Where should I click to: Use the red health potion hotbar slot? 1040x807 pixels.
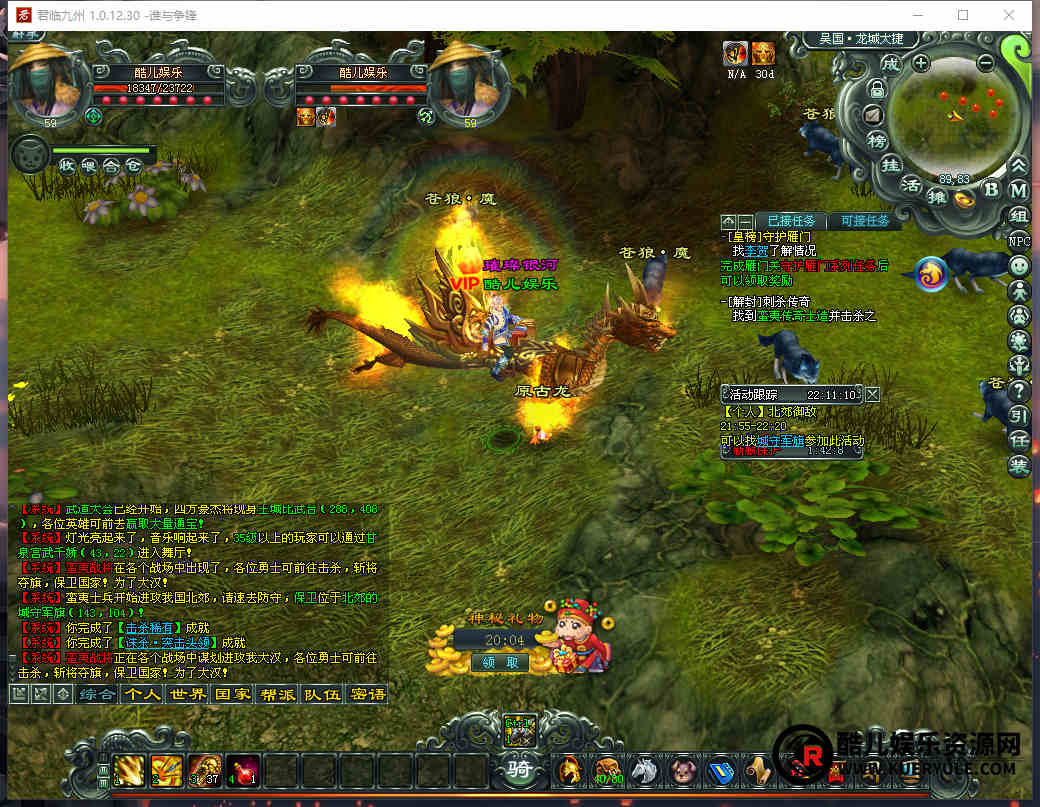click(243, 771)
